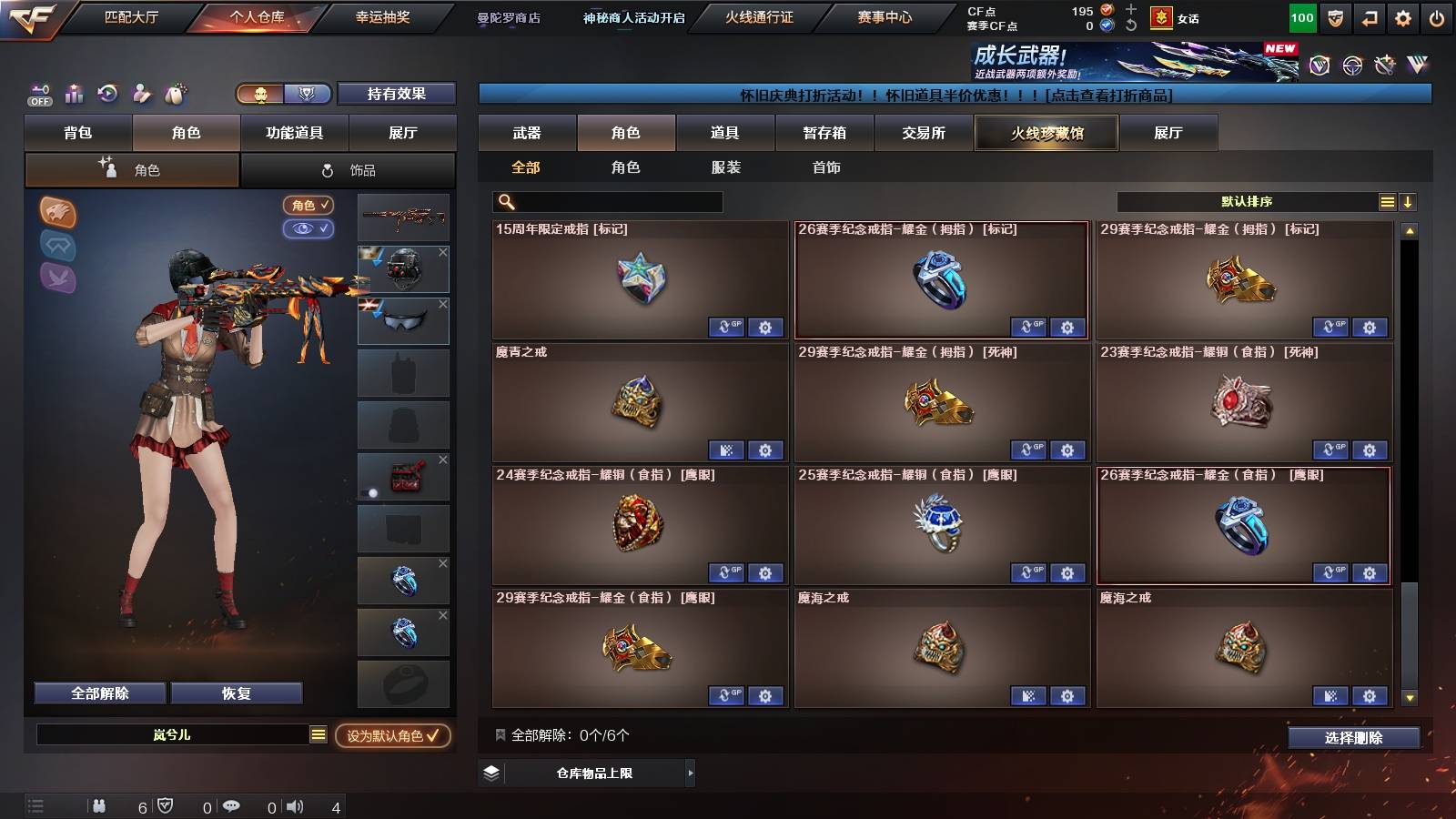Click the replay playback icon in the top toolbar
Viewport: 1456px width, 819px height.
point(108,94)
